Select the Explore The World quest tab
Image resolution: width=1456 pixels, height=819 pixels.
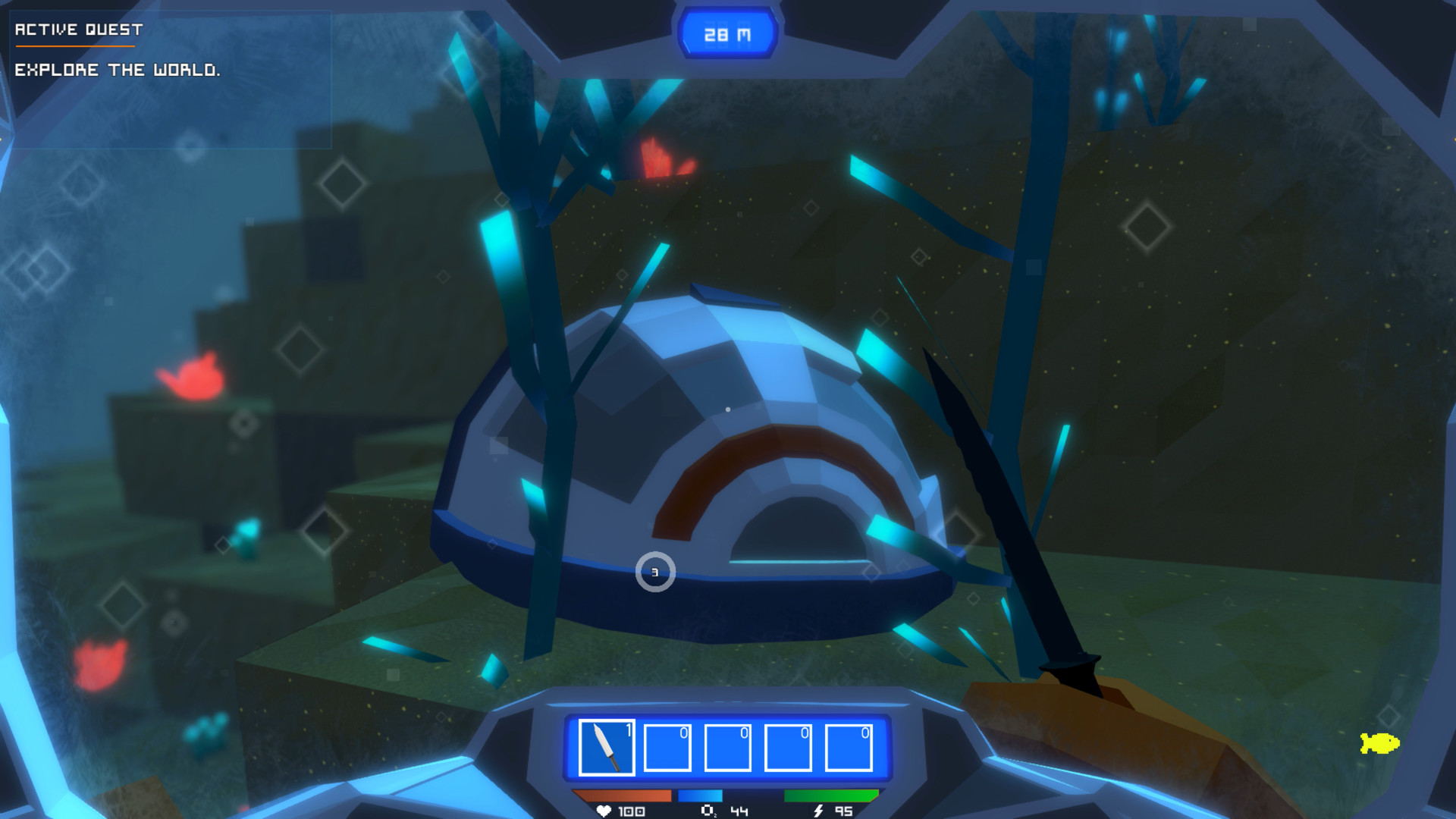pos(118,71)
